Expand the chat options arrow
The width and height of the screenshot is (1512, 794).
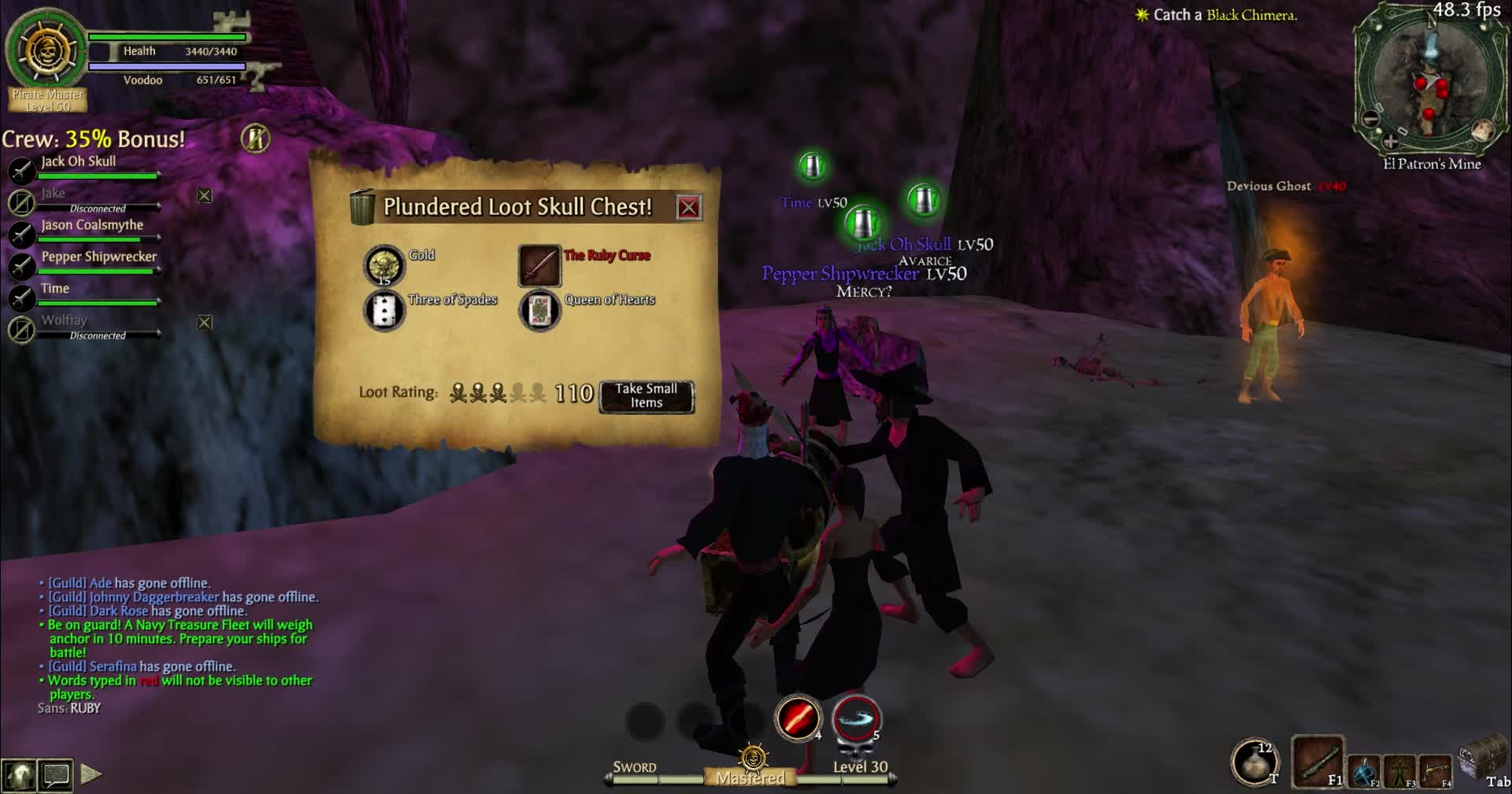(x=91, y=772)
